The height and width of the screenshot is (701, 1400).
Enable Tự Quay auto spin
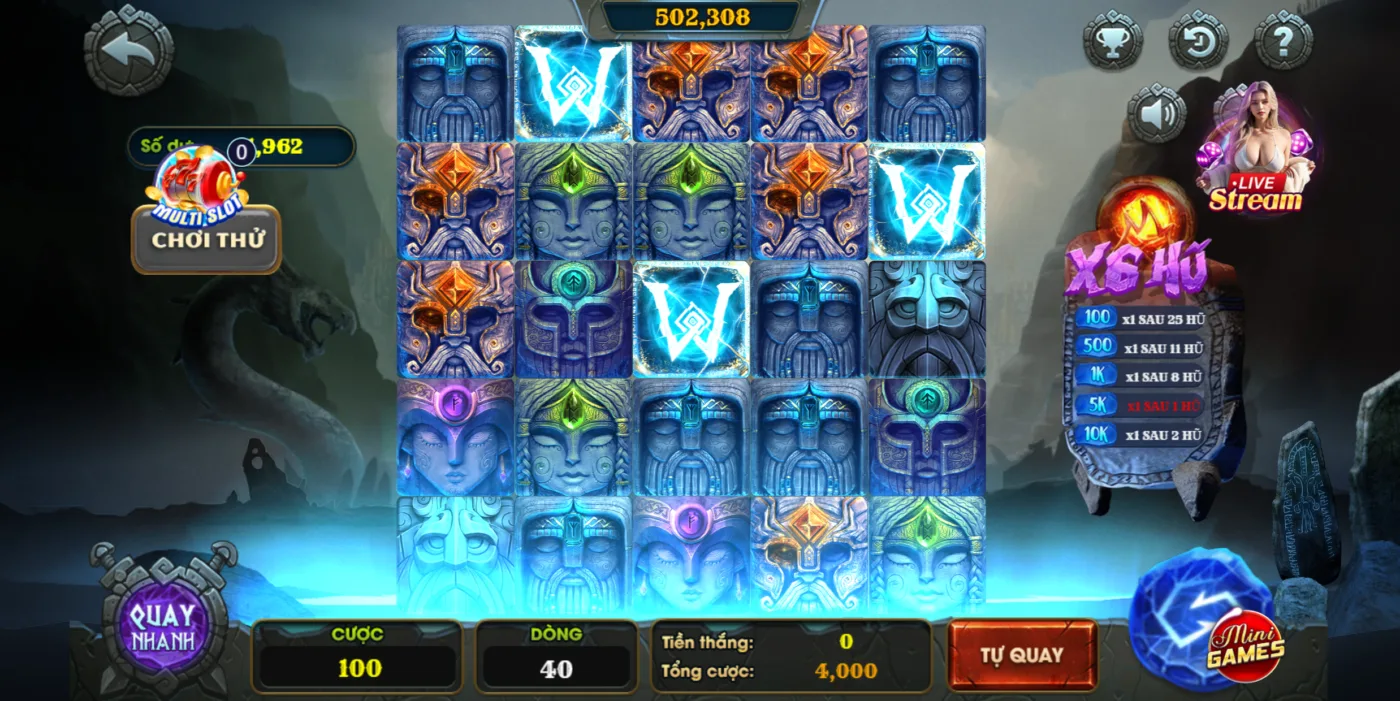coord(1021,655)
